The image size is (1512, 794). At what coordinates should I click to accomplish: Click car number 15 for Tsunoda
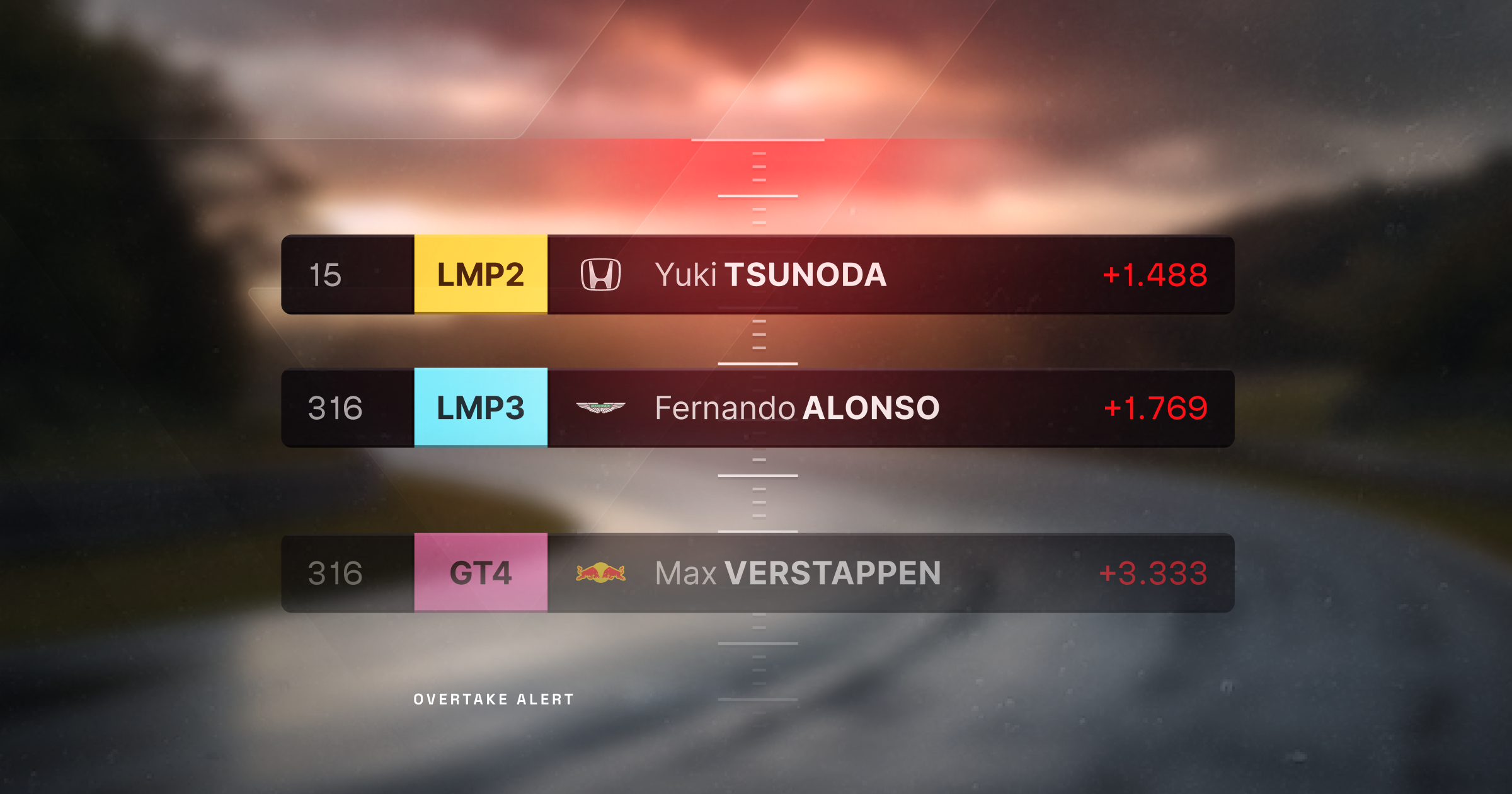coord(325,275)
